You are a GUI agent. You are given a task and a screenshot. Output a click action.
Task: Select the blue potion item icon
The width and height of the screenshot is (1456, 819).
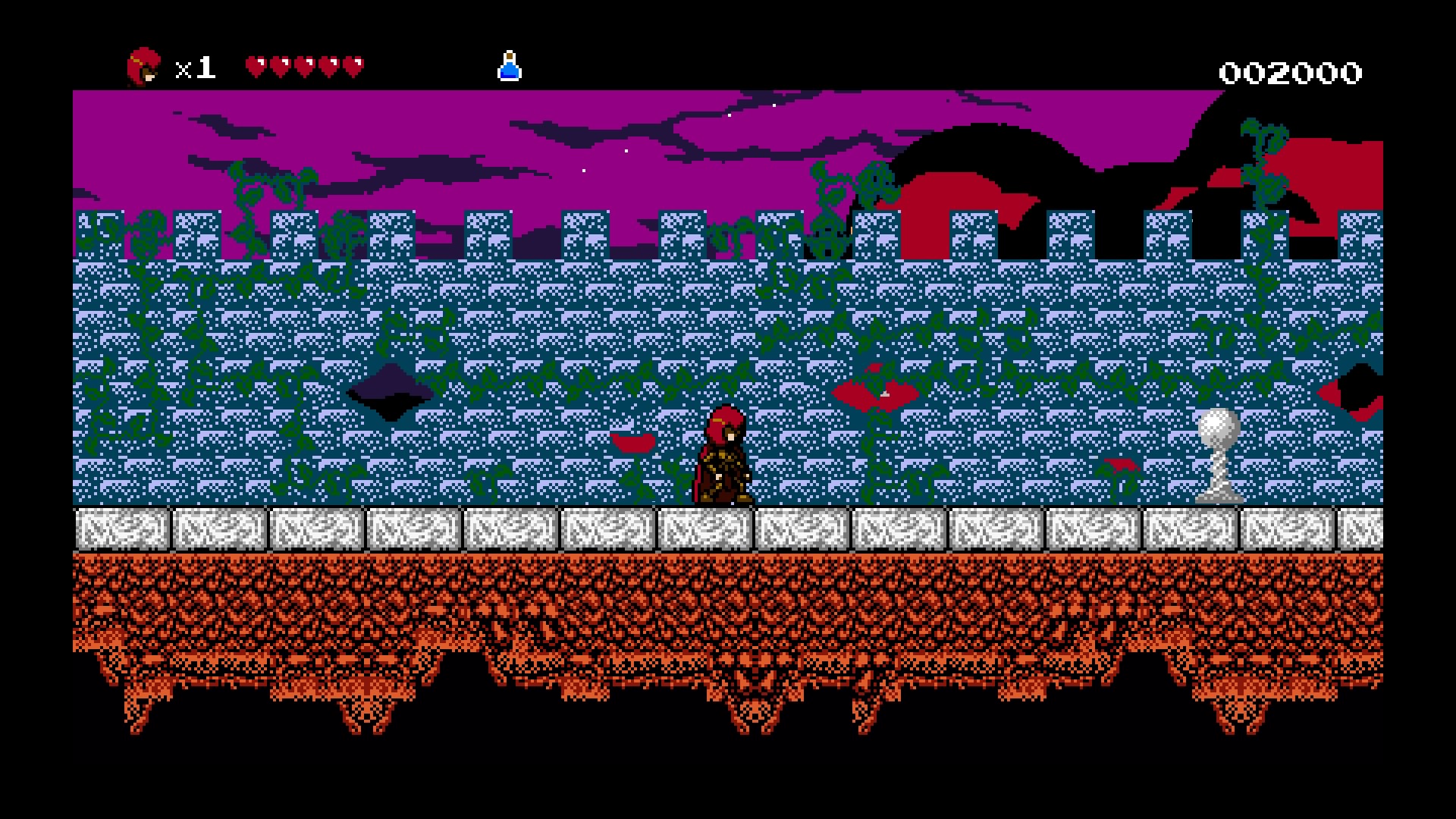pyautogui.click(x=510, y=67)
